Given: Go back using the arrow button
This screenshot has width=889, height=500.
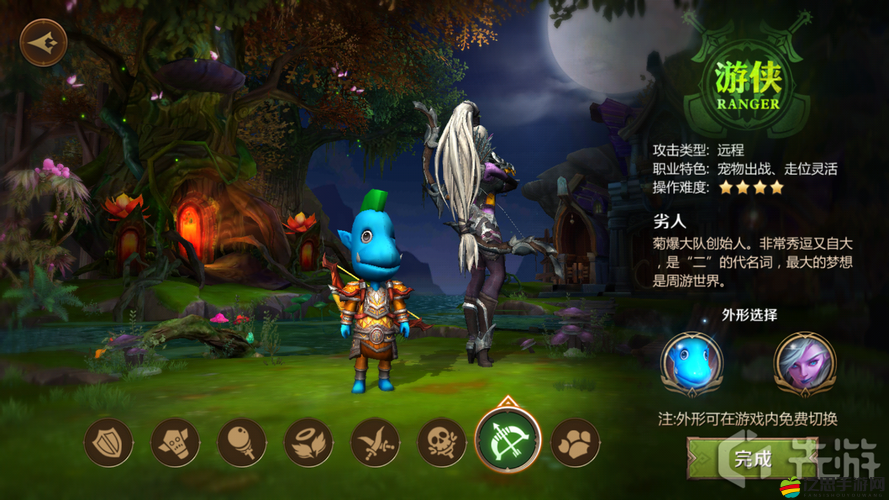Looking at the screenshot, I should [43, 43].
